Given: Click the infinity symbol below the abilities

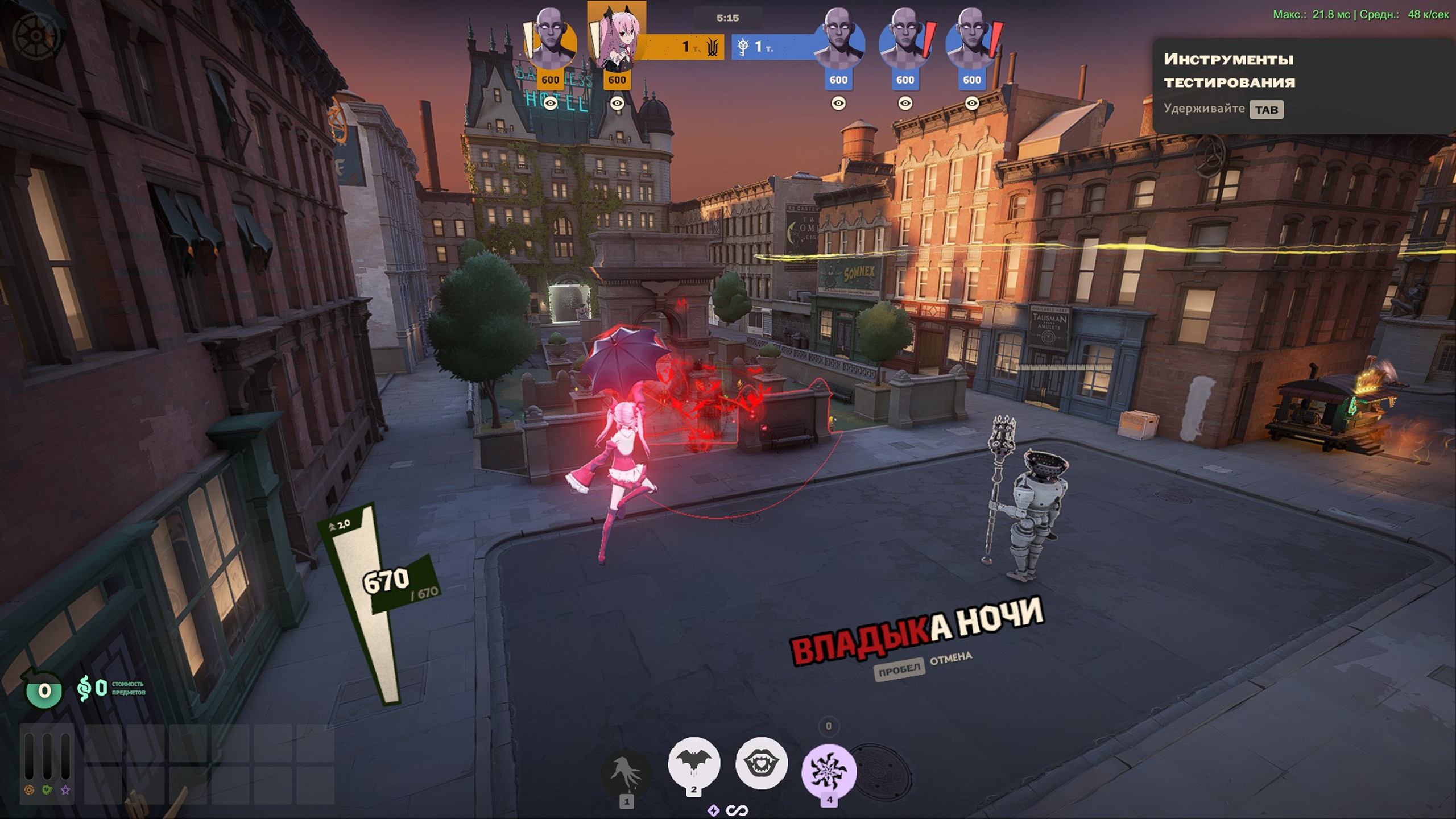Looking at the screenshot, I should pos(737,810).
